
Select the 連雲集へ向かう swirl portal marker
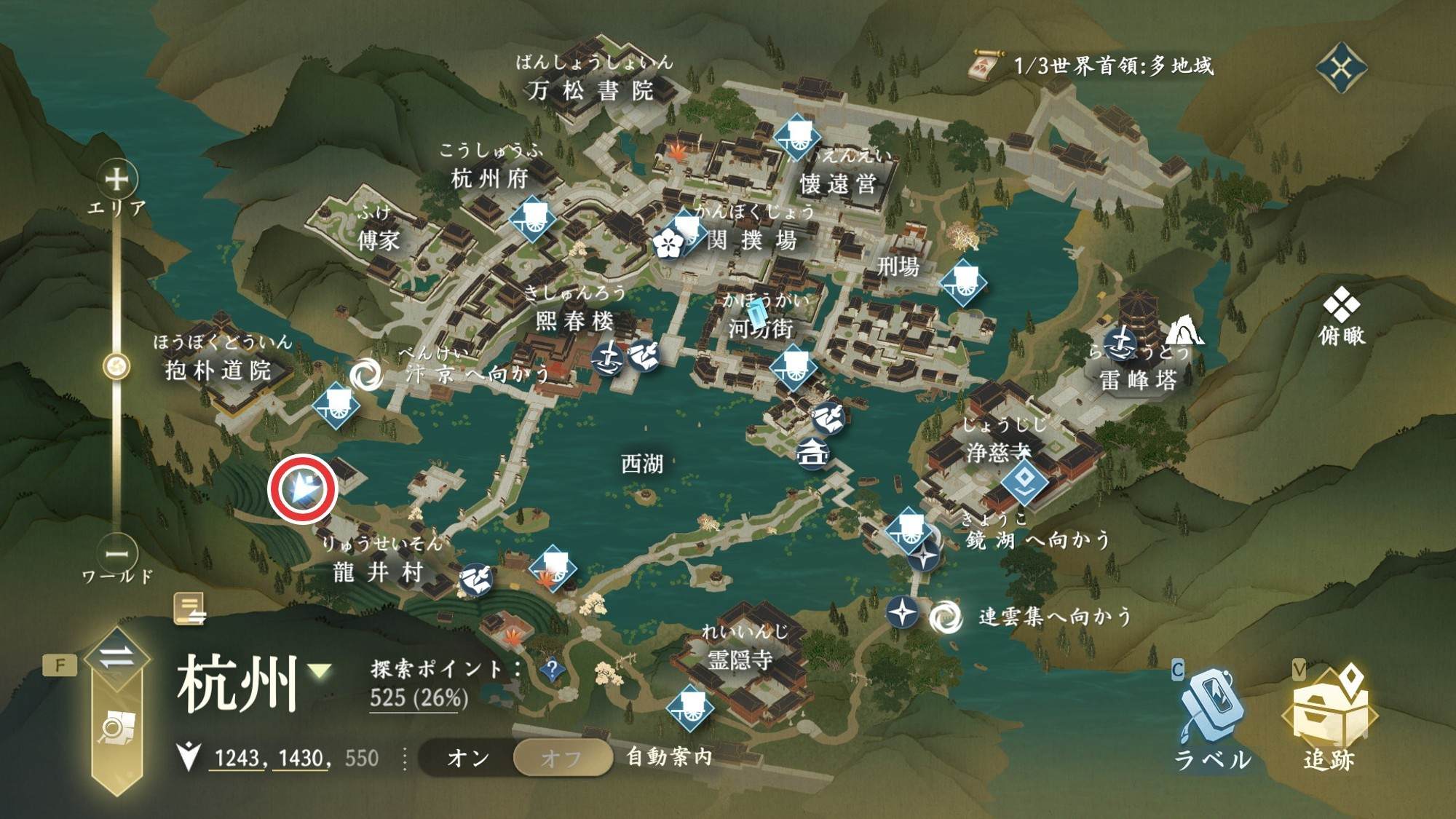946,617
